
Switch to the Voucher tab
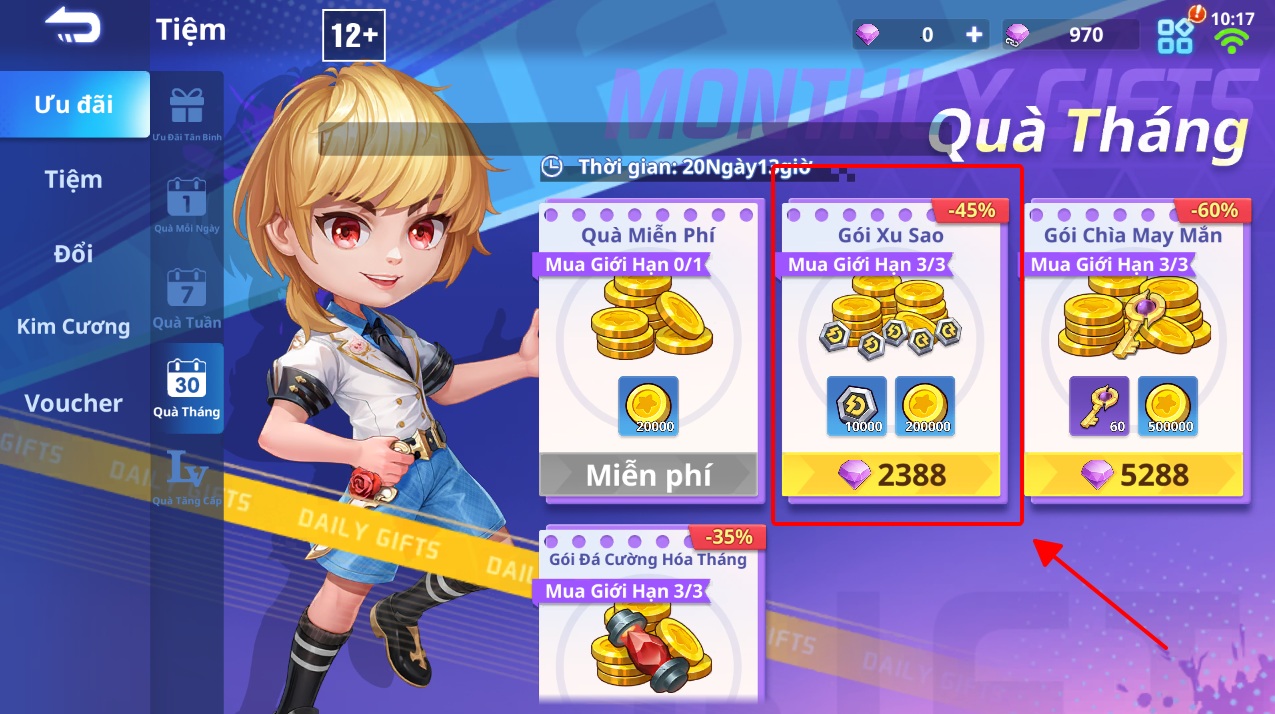74,403
